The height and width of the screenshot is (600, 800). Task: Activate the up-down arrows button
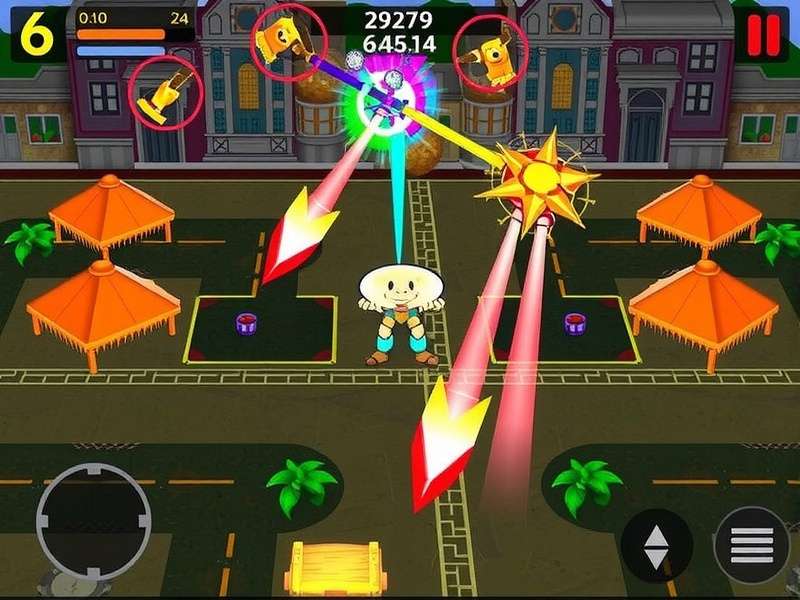pos(656,547)
